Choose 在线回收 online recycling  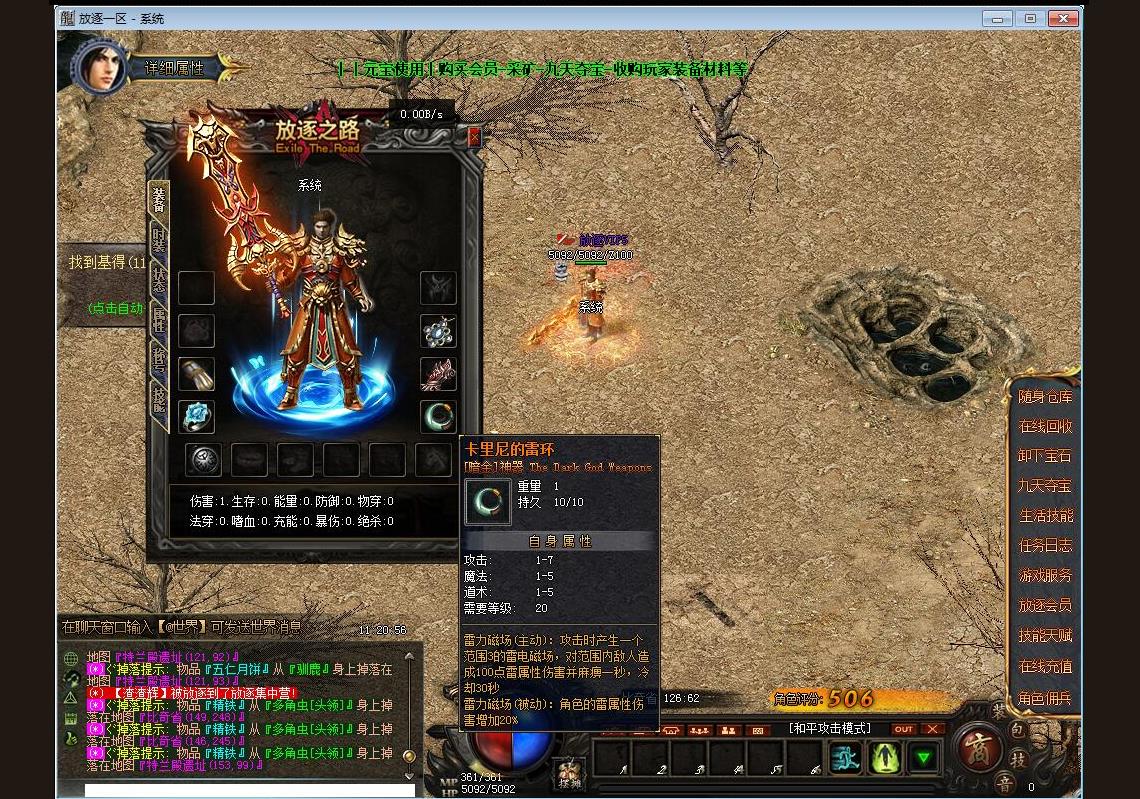click(1045, 426)
